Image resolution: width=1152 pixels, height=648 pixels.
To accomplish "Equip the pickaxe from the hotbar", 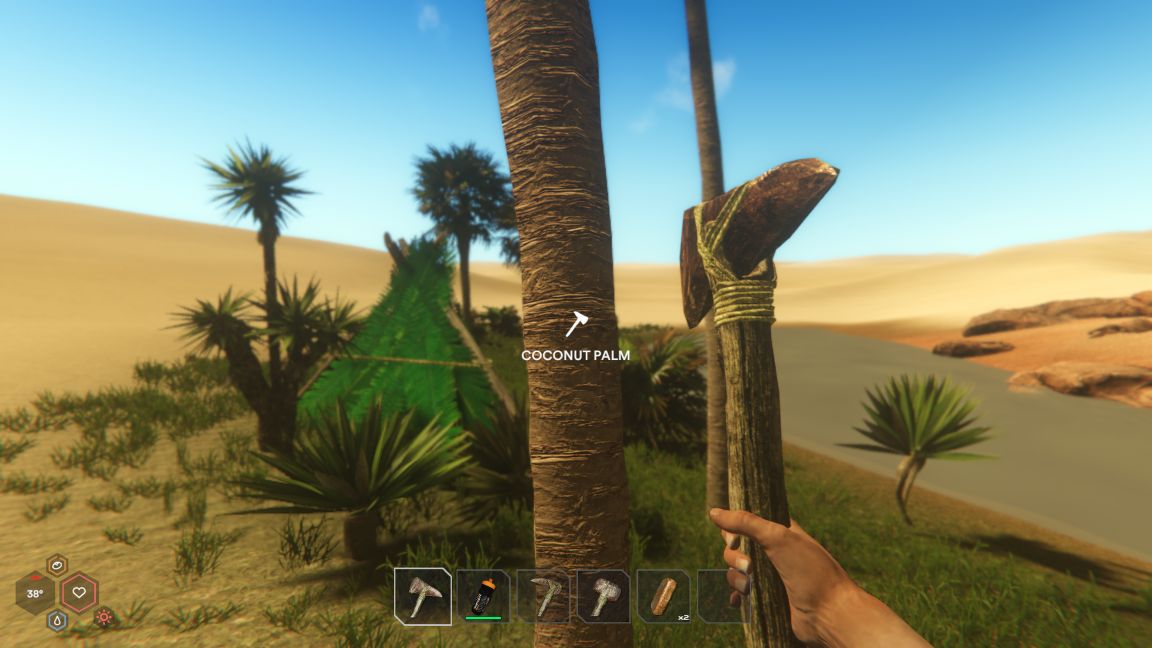I will coord(544,596).
